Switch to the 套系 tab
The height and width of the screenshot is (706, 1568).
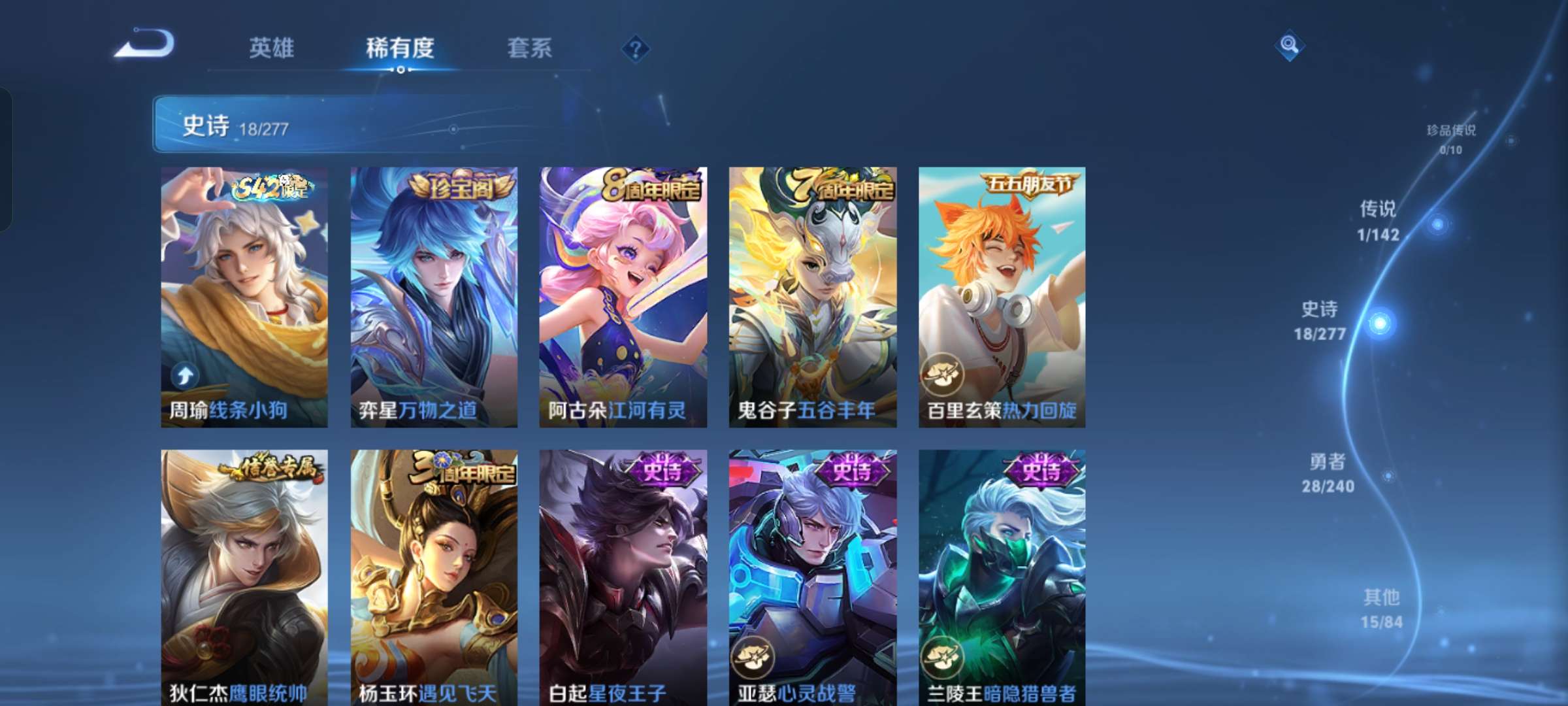pyautogui.click(x=529, y=48)
